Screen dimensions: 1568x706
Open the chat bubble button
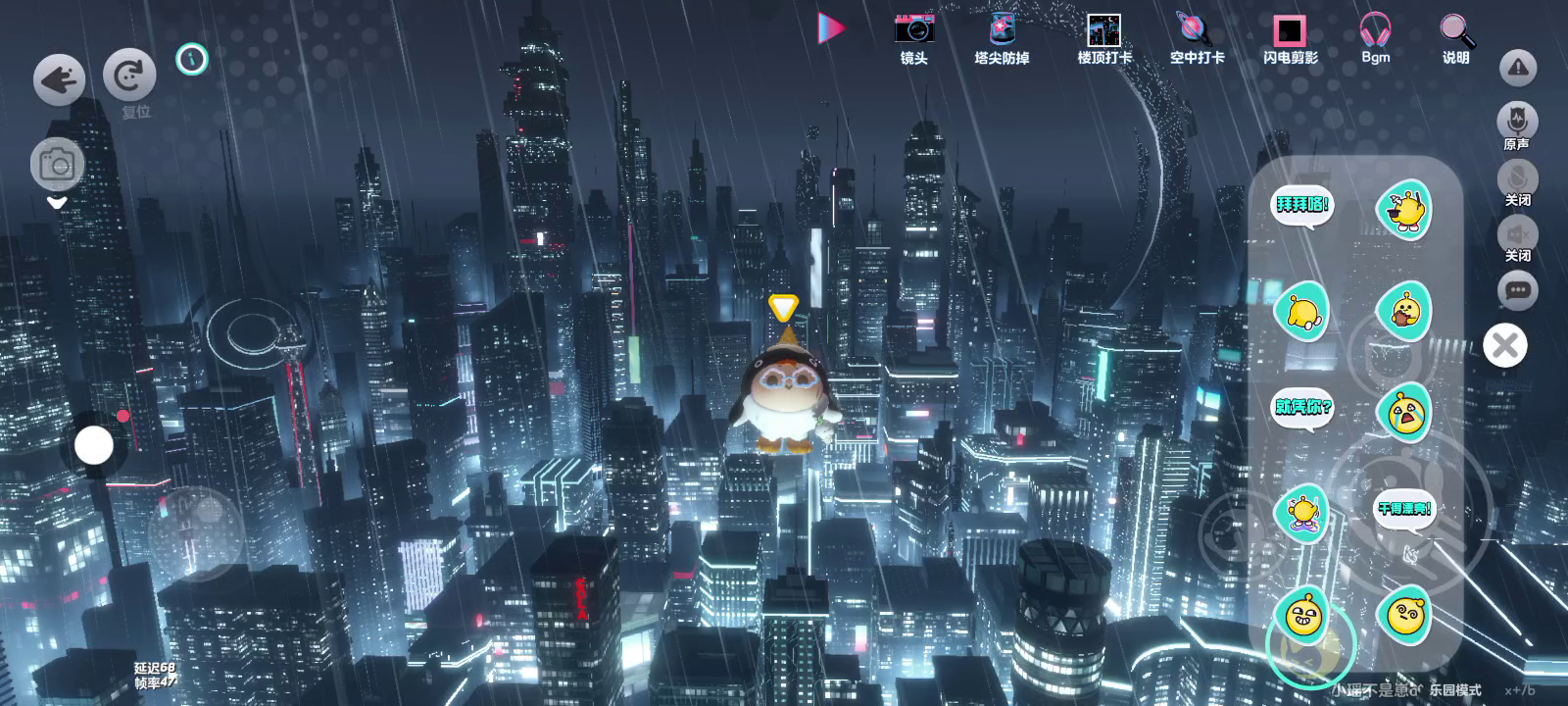point(1517,290)
